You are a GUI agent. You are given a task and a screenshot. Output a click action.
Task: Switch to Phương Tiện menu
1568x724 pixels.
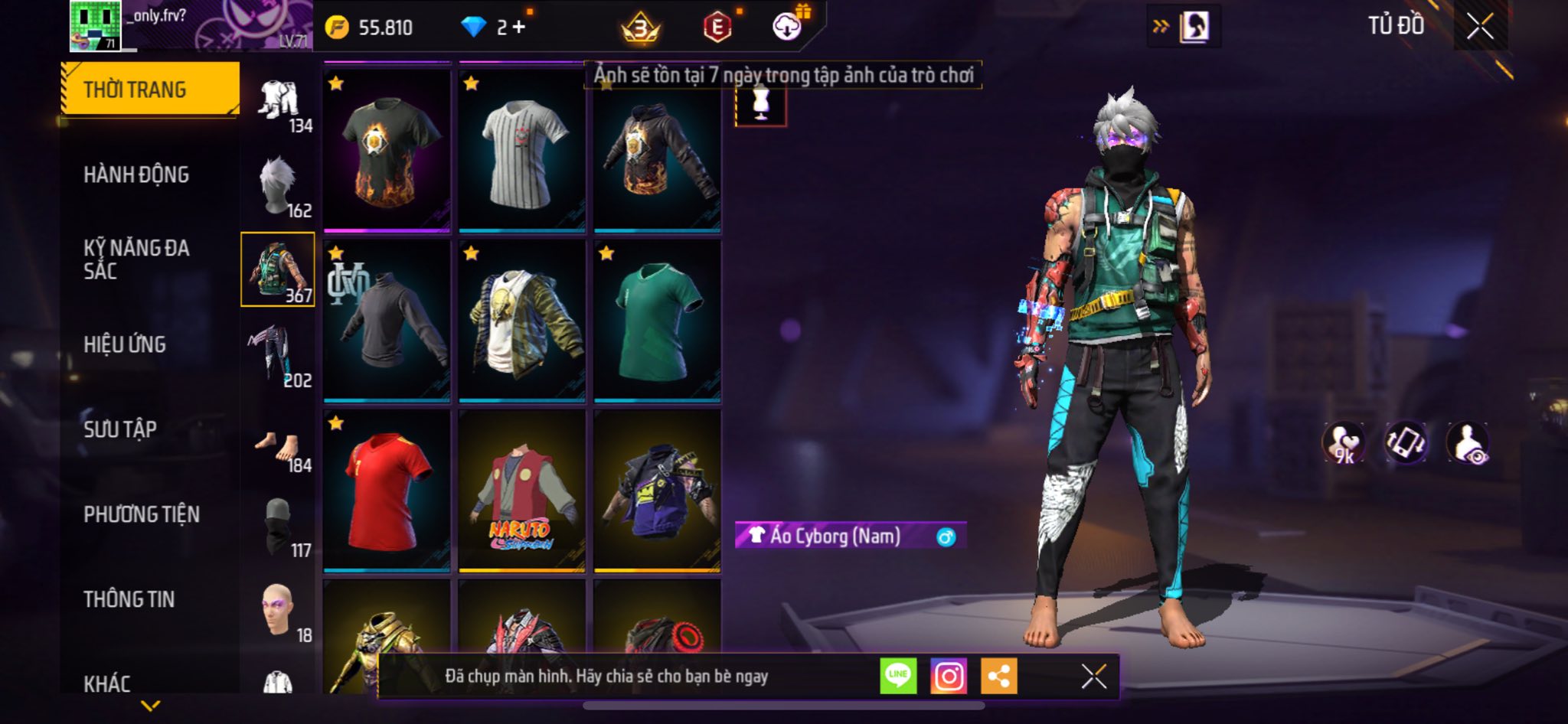click(142, 514)
